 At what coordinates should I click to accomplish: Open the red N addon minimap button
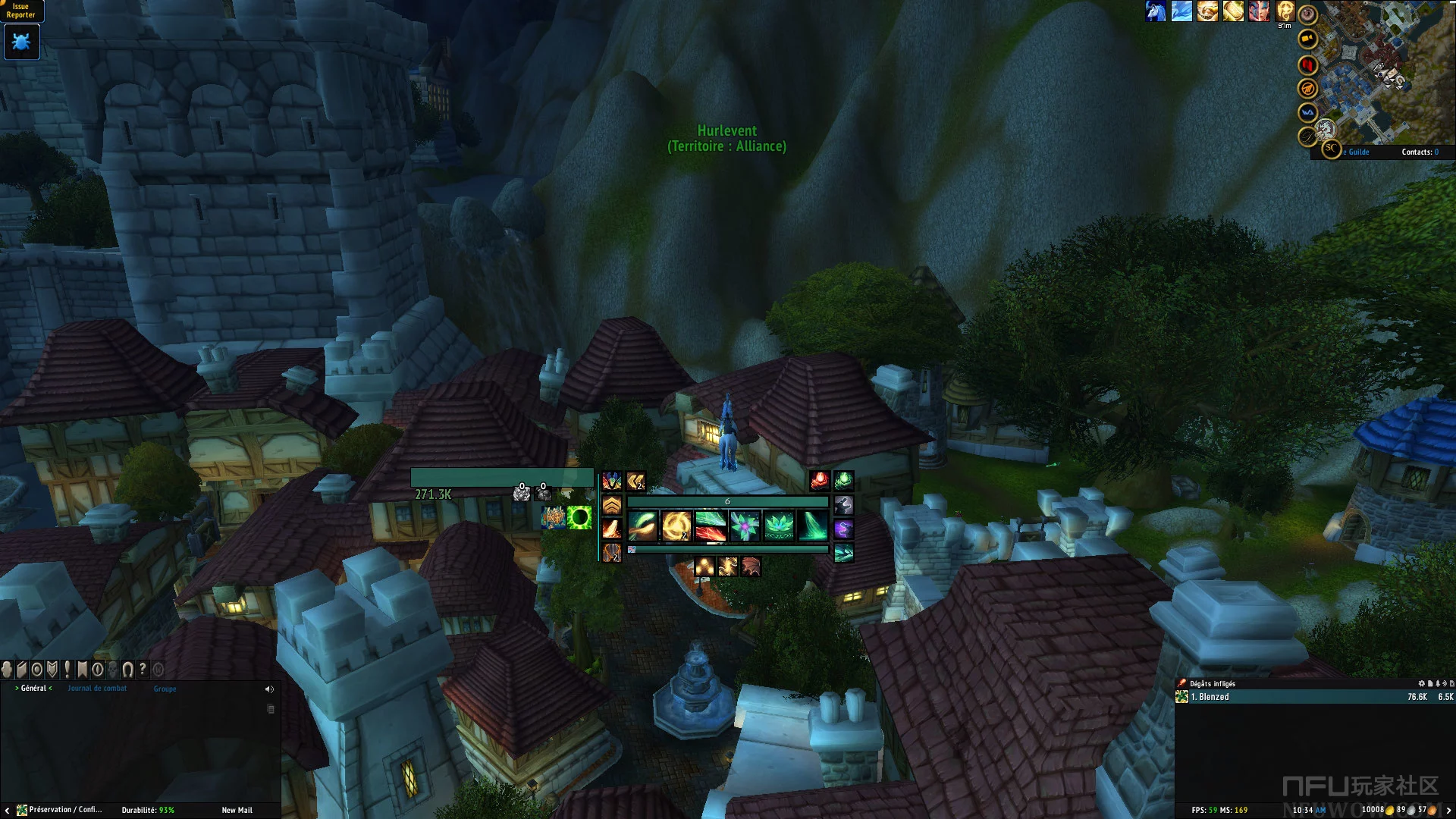(x=1307, y=65)
